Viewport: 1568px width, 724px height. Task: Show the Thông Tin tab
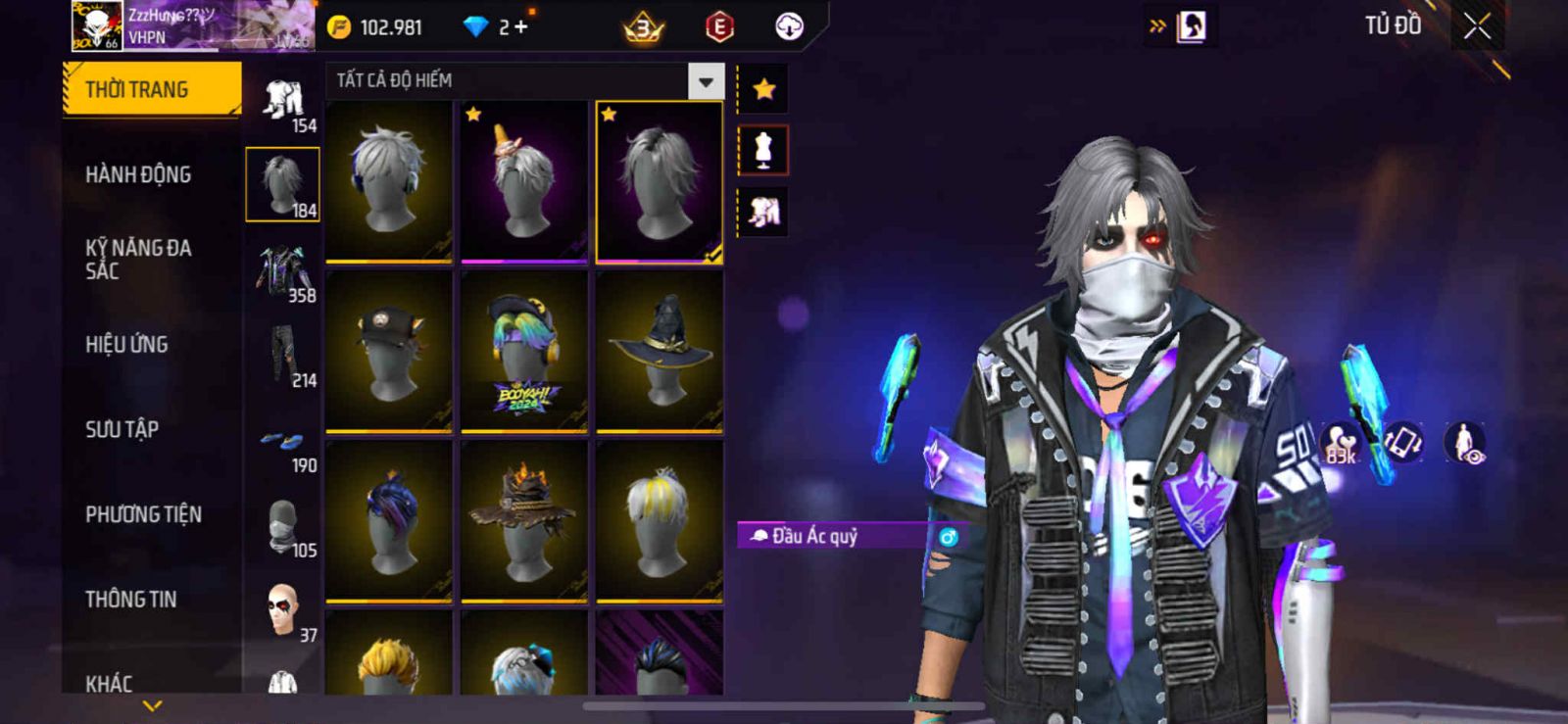(x=130, y=600)
